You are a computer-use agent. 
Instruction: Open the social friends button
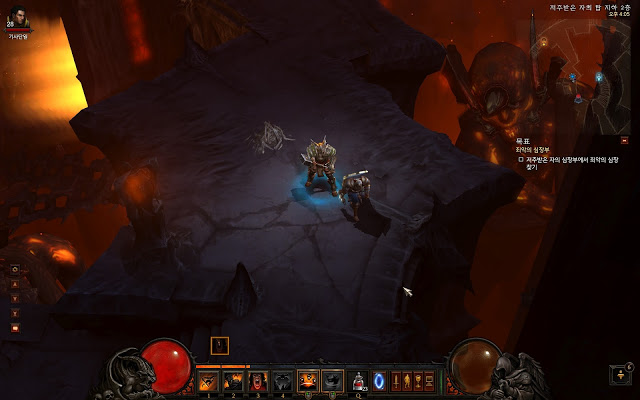[622, 375]
